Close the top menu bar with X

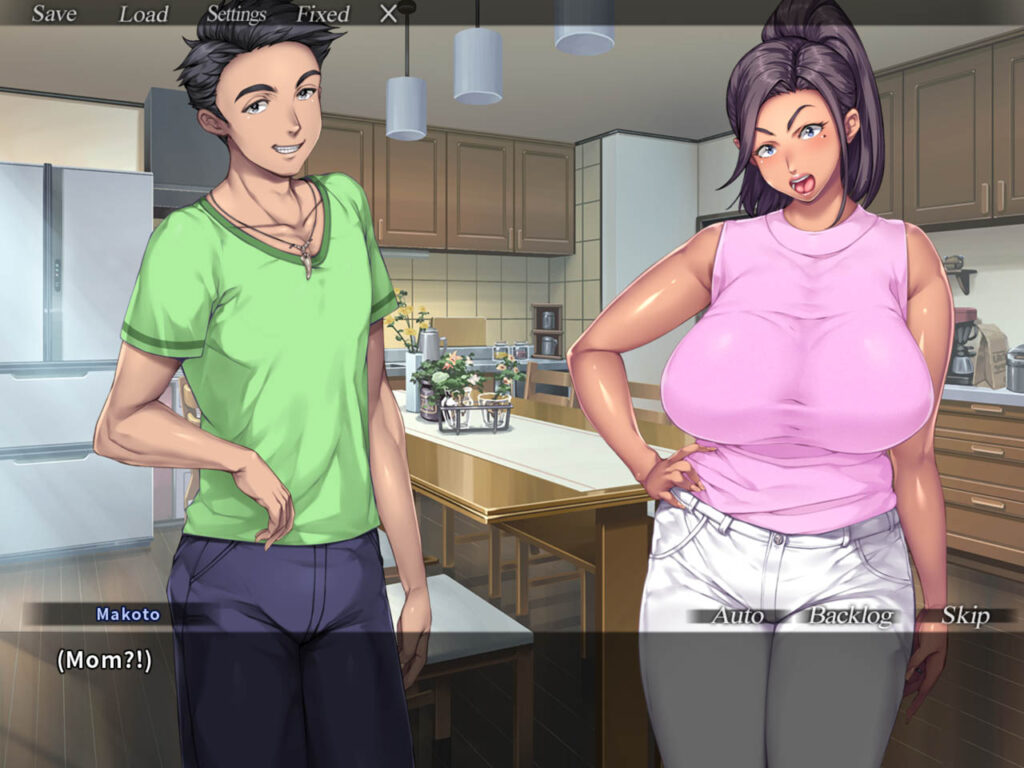point(389,14)
